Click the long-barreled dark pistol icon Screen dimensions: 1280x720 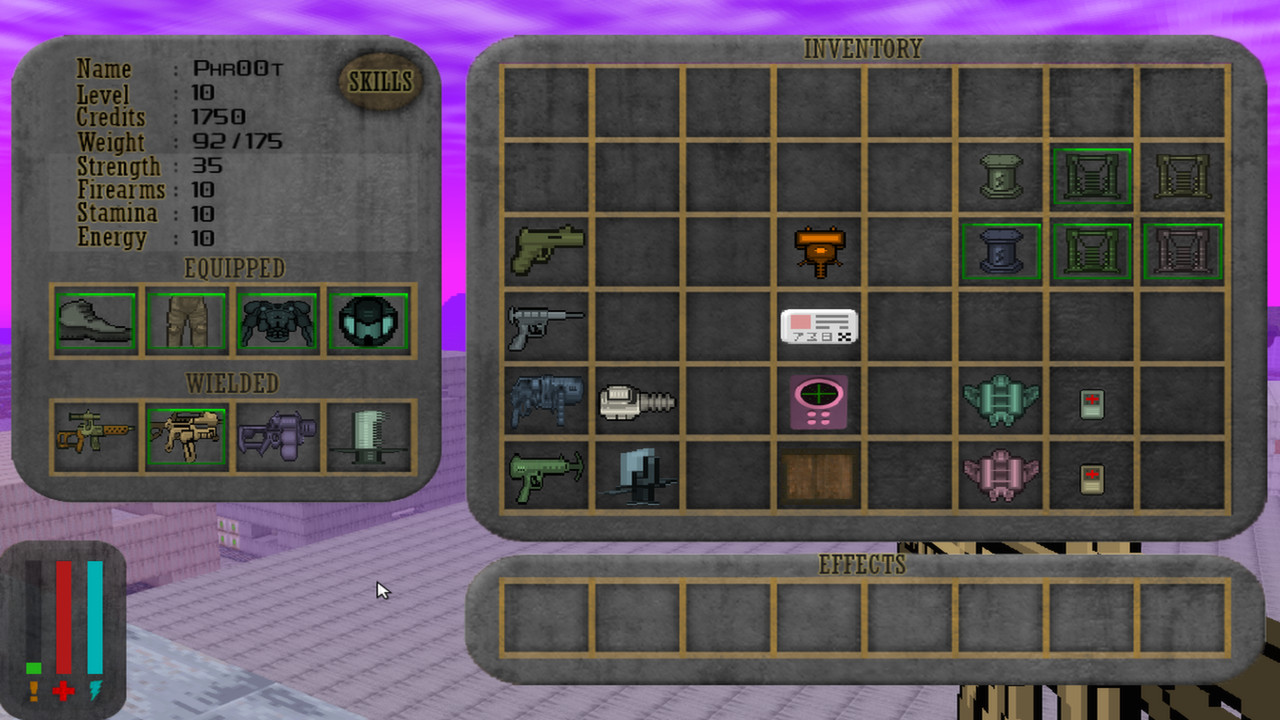545,325
